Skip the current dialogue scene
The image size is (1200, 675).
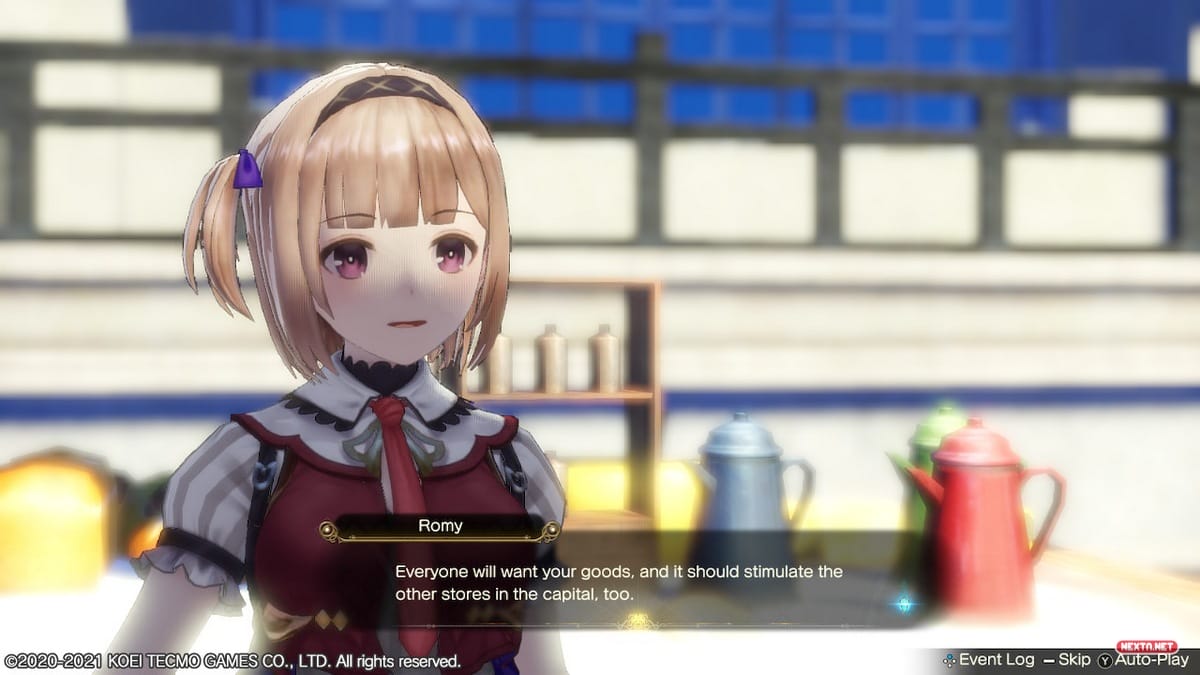pos(1066,660)
